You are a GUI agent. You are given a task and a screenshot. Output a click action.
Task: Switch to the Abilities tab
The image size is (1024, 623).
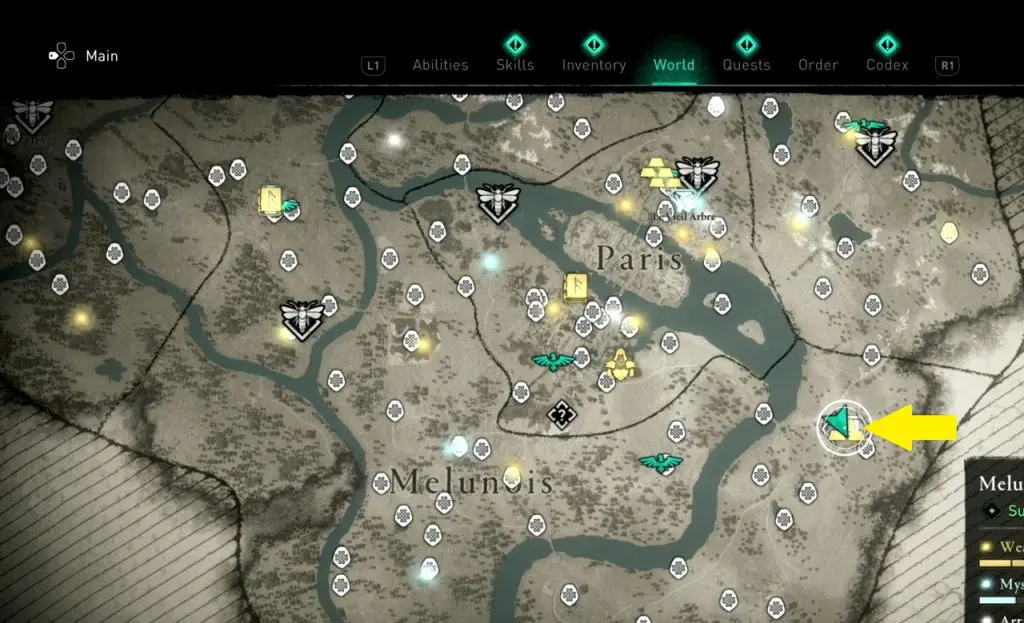tap(440, 65)
